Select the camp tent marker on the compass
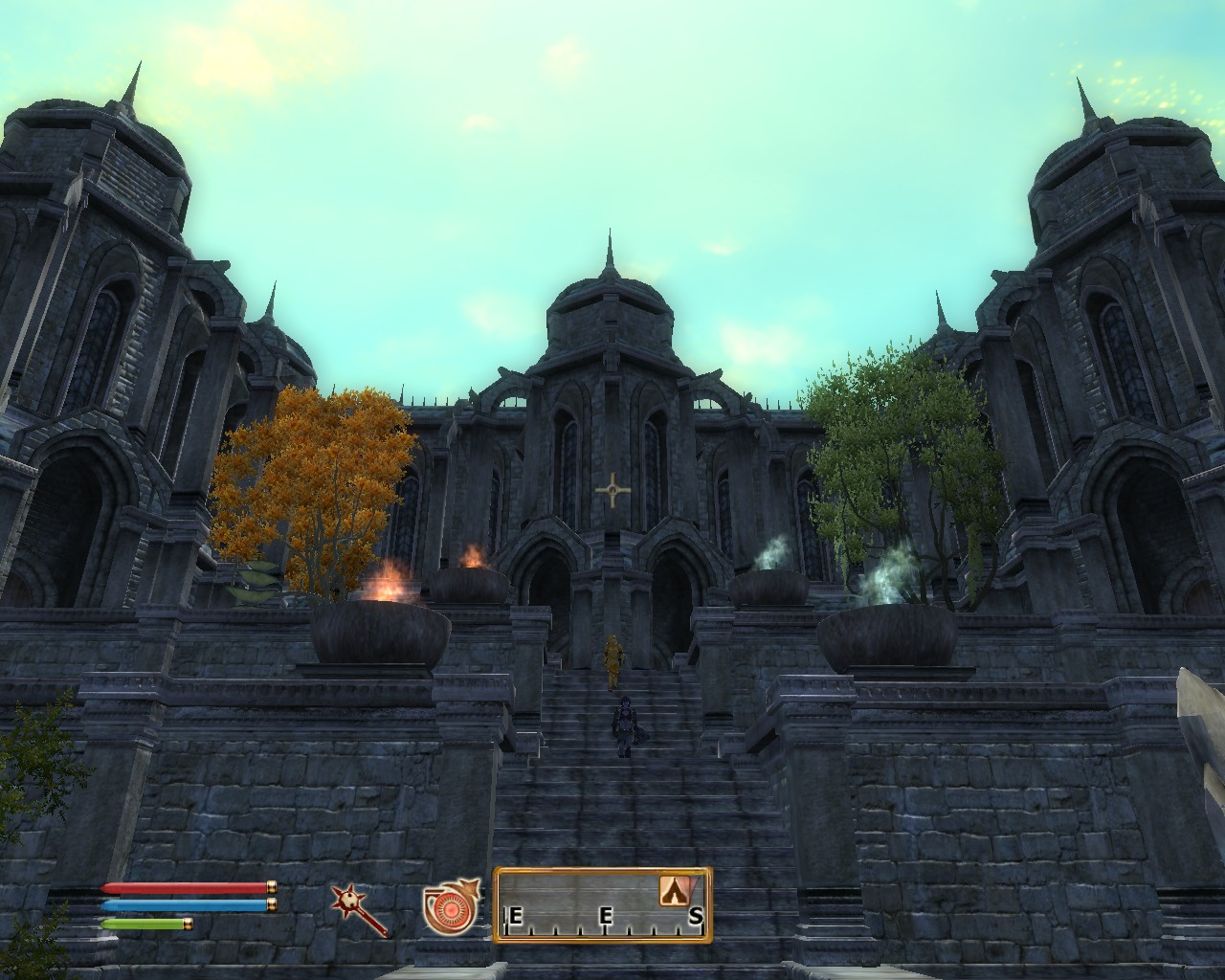This screenshot has width=1225, height=980. tap(677, 891)
